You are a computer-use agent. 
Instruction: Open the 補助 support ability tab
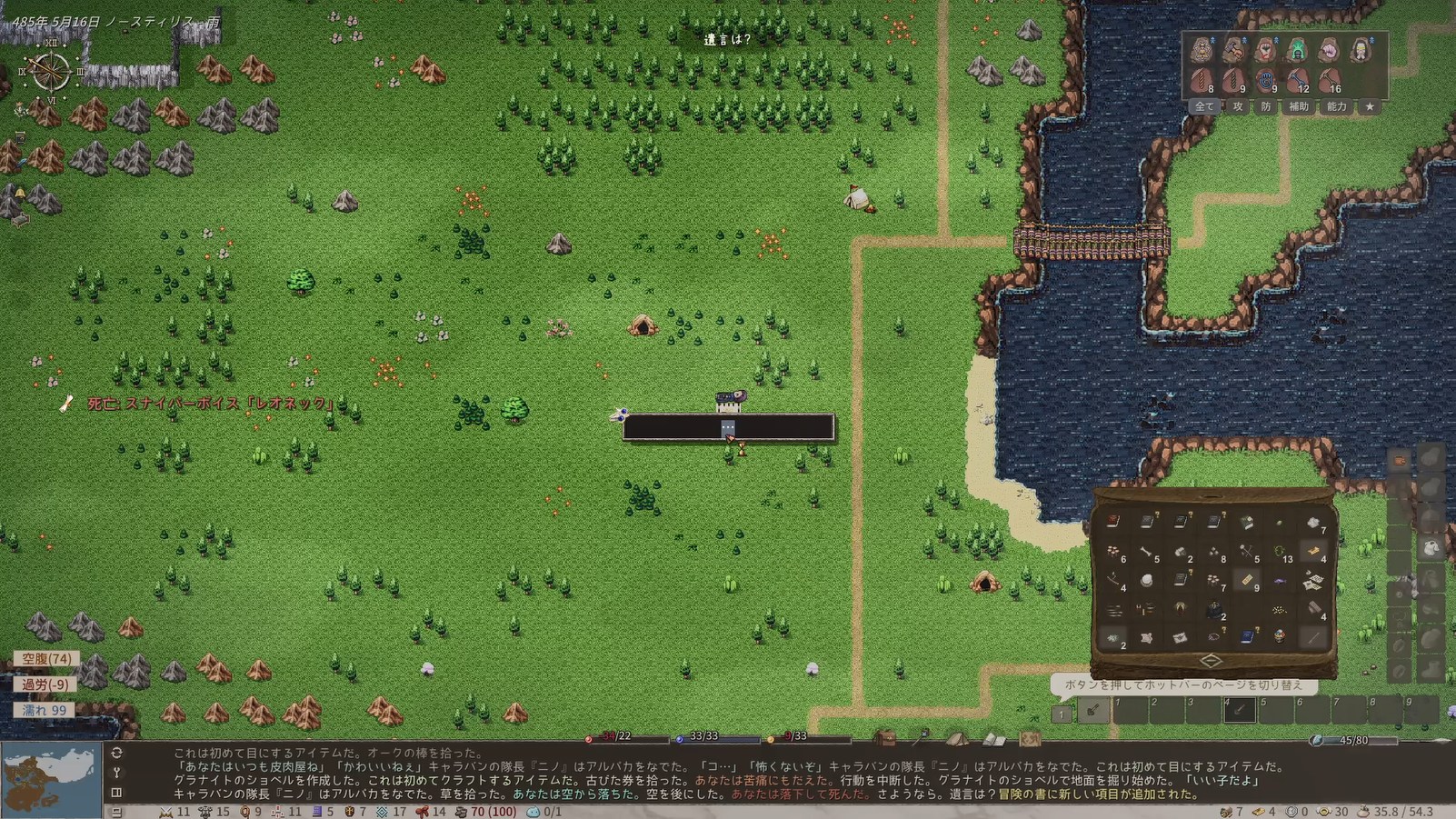pyautogui.click(x=1299, y=106)
